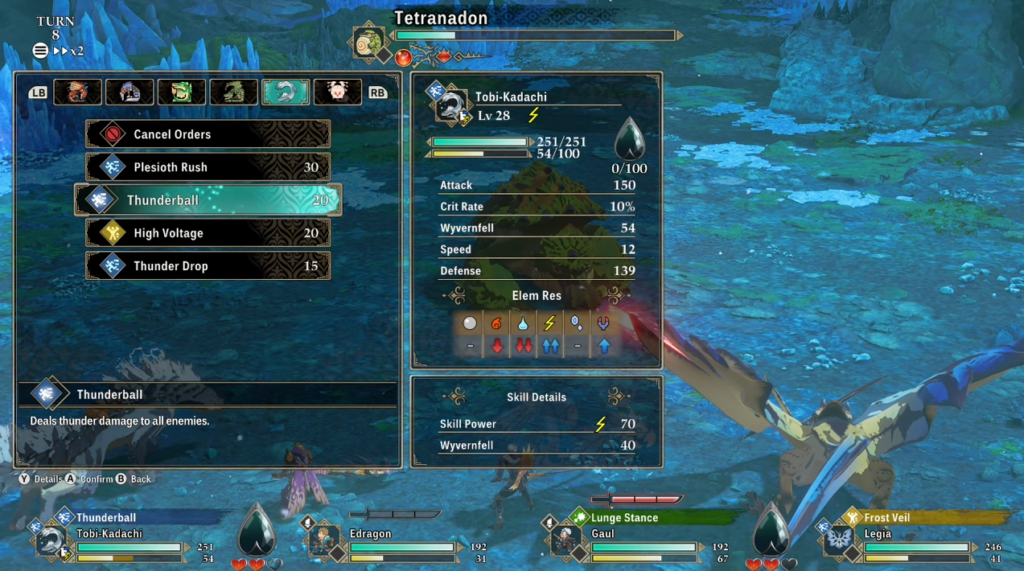Pick the High Voltage skill
The width and height of the screenshot is (1024, 571).
[x=208, y=233]
